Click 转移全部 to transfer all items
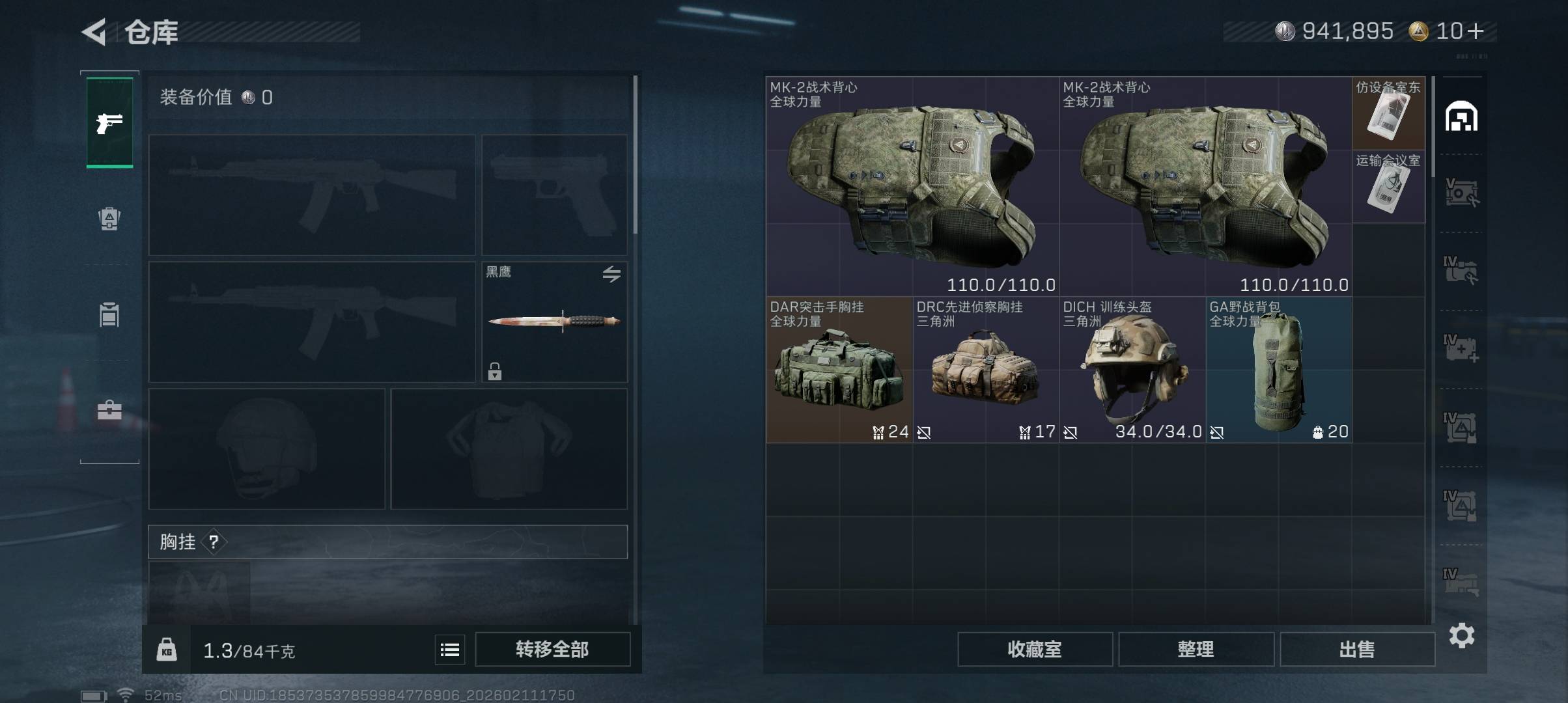The height and width of the screenshot is (703, 1568). pos(552,650)
